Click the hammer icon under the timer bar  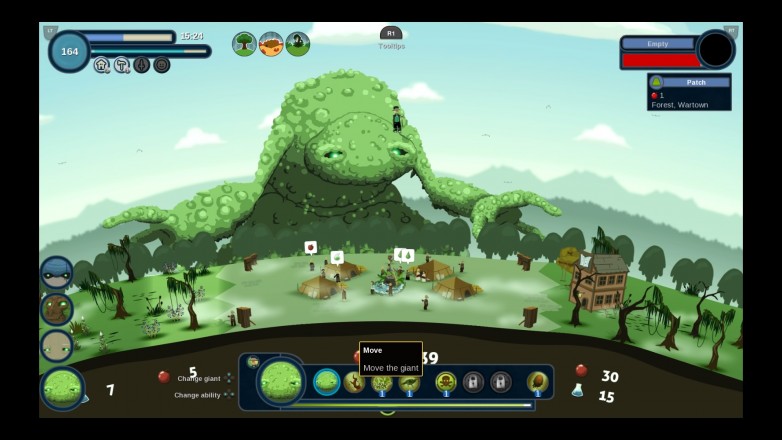[x=121, y=65]
